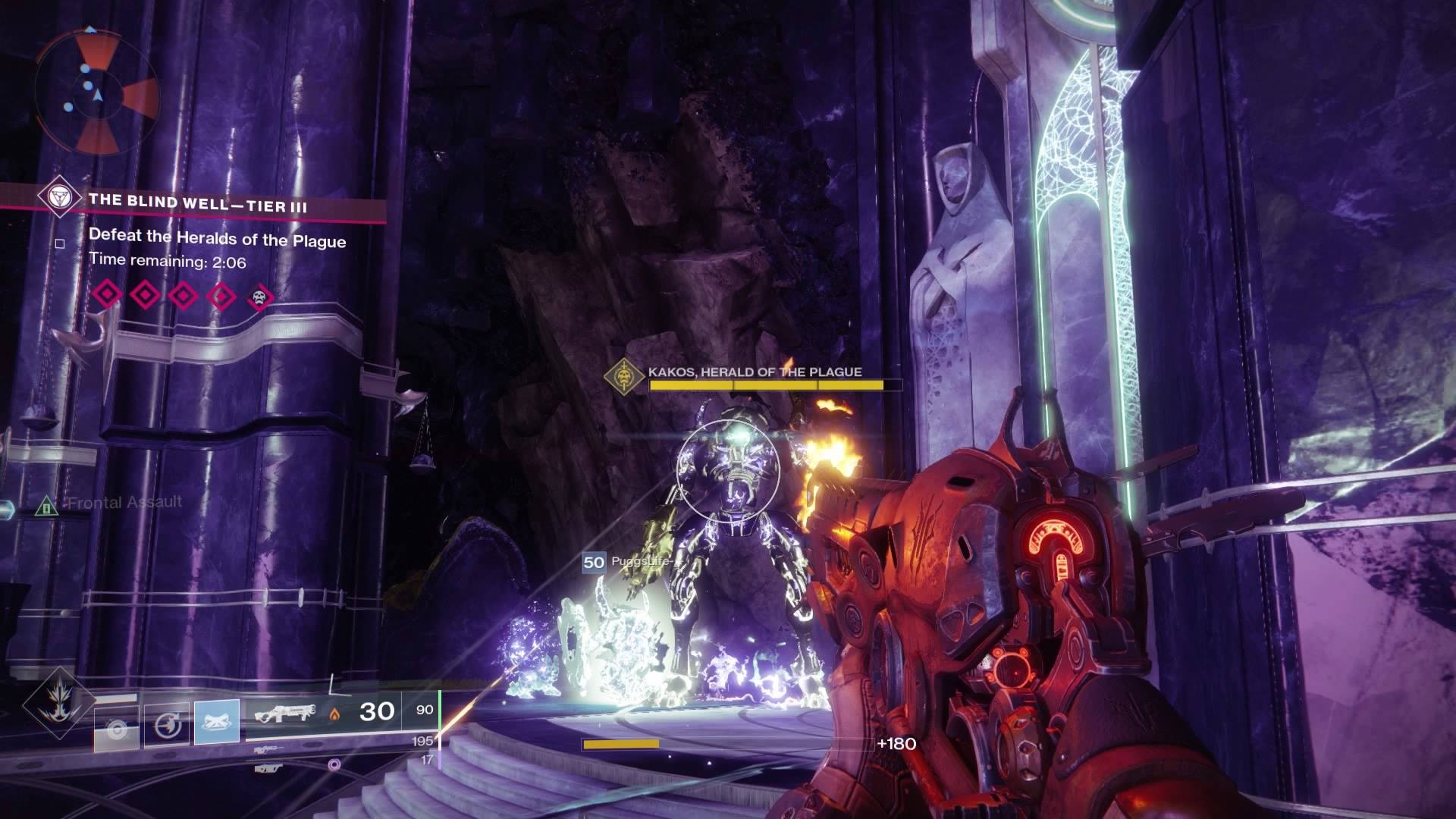Activate the super ability diamond icon
The image size is (1456, 819).
point(59,704)
